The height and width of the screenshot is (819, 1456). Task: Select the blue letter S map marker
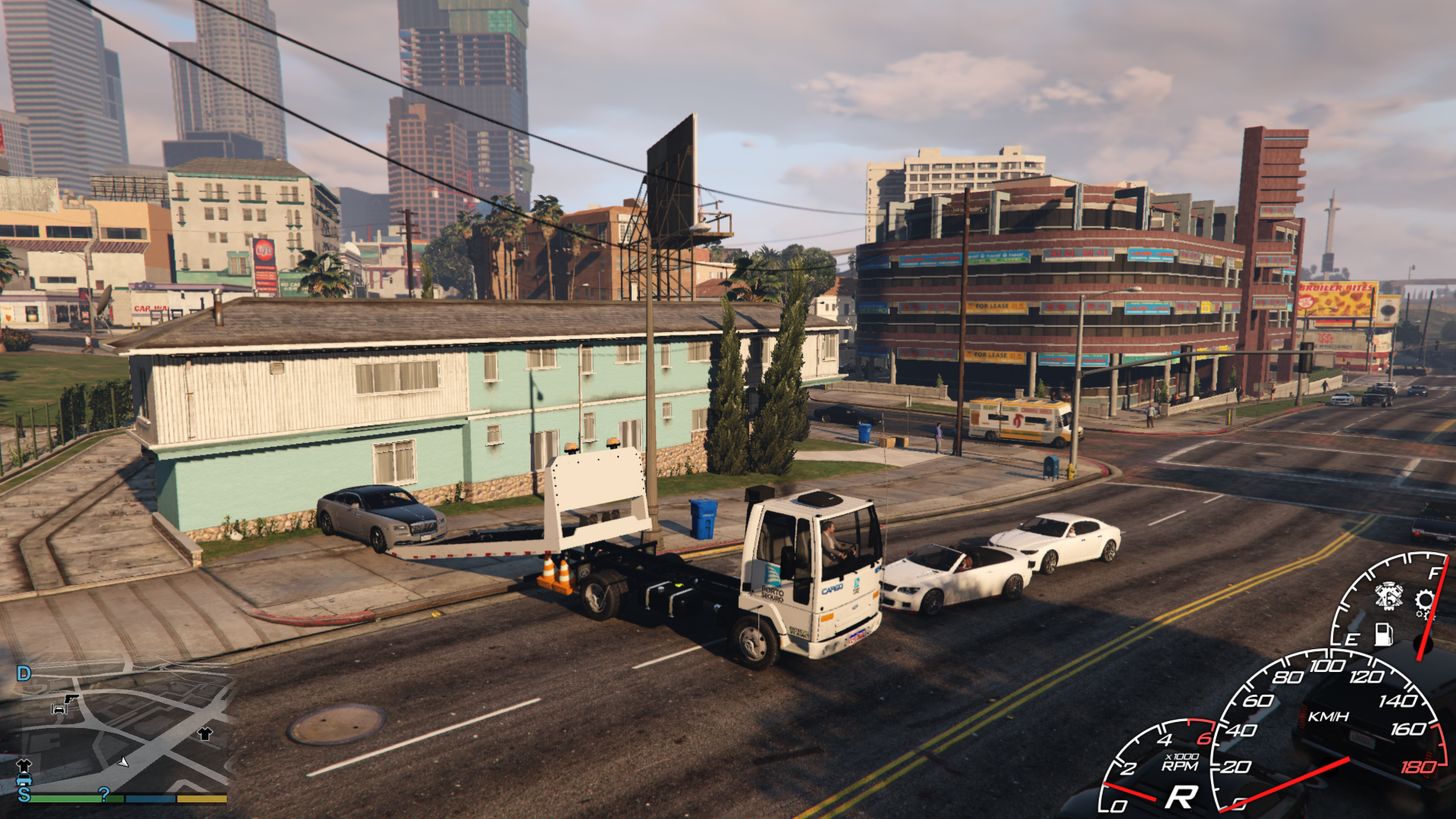pyautogui.click(x=24, y=794)
